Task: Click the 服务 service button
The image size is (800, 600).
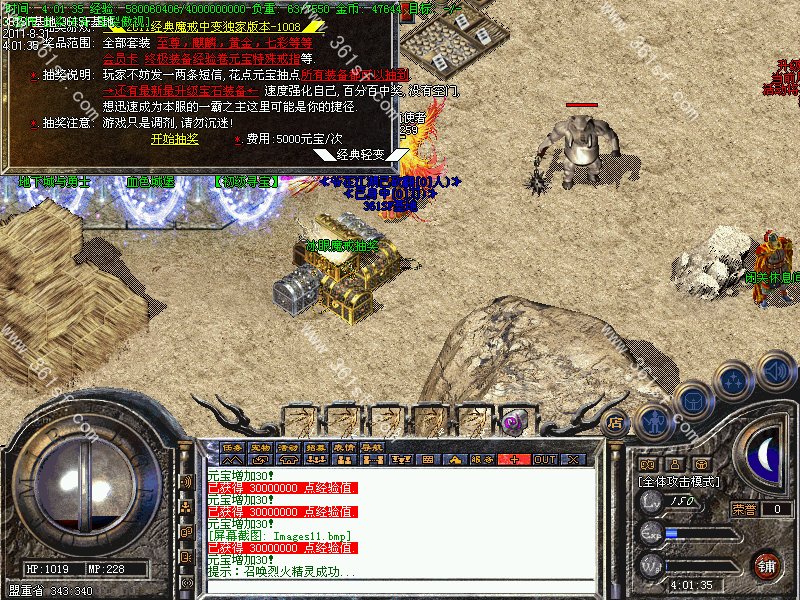Action: [x=483, y=459]
